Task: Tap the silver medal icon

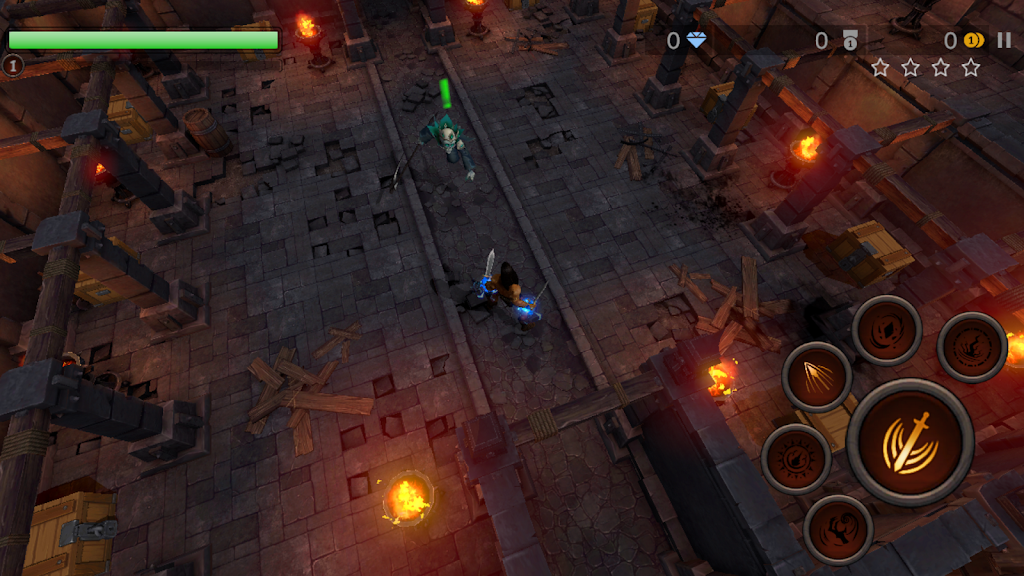Action: click(849, 40)
